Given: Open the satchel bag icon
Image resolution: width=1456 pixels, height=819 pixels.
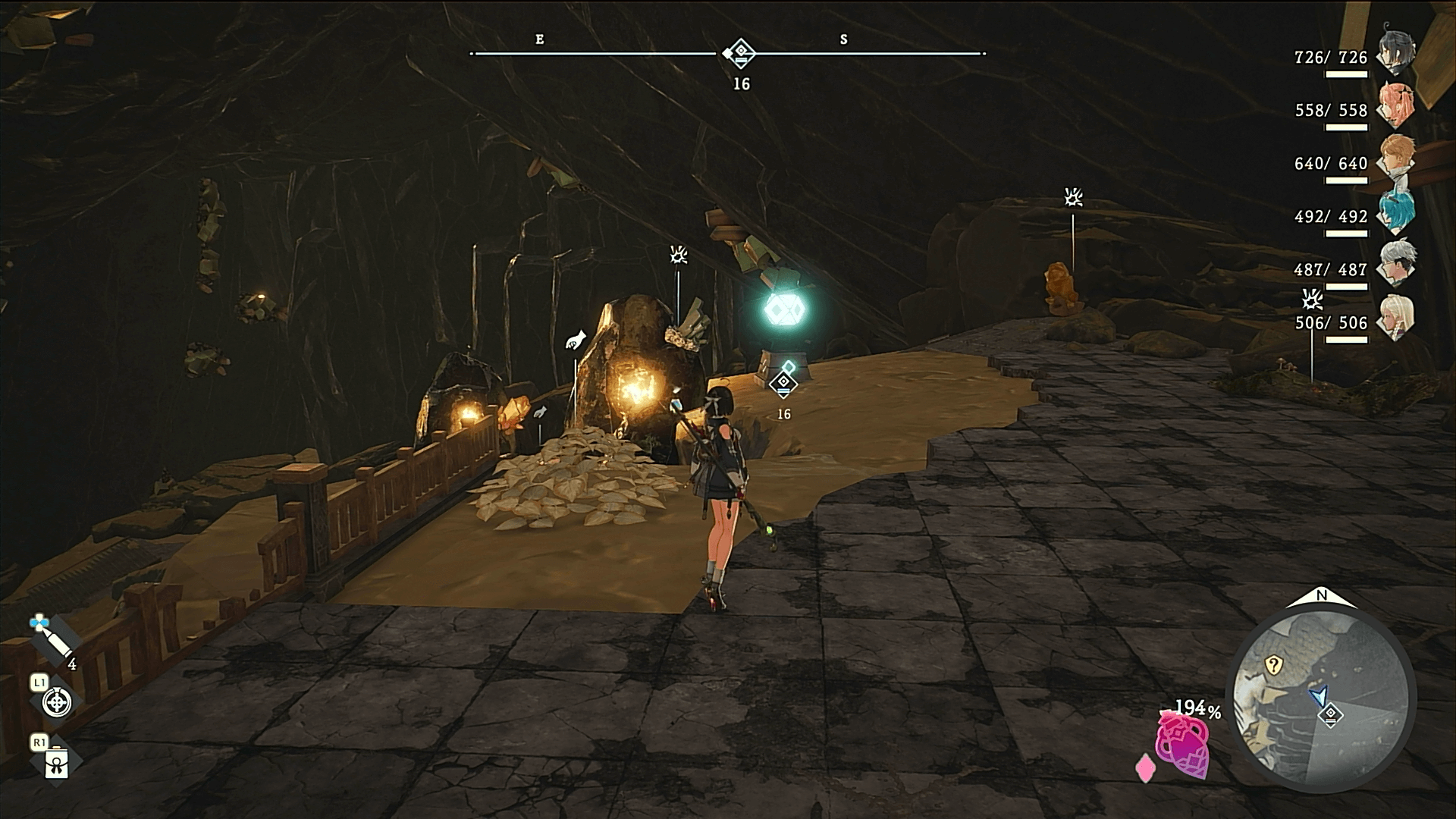Looking at the screenshot, I should coord(57,764).
